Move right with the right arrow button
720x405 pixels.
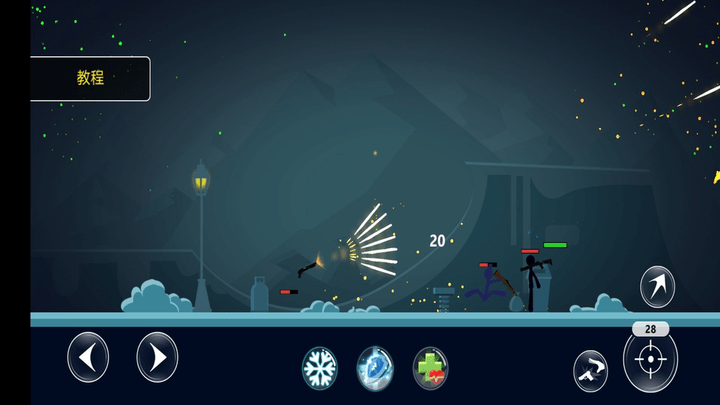coord(157,357)
